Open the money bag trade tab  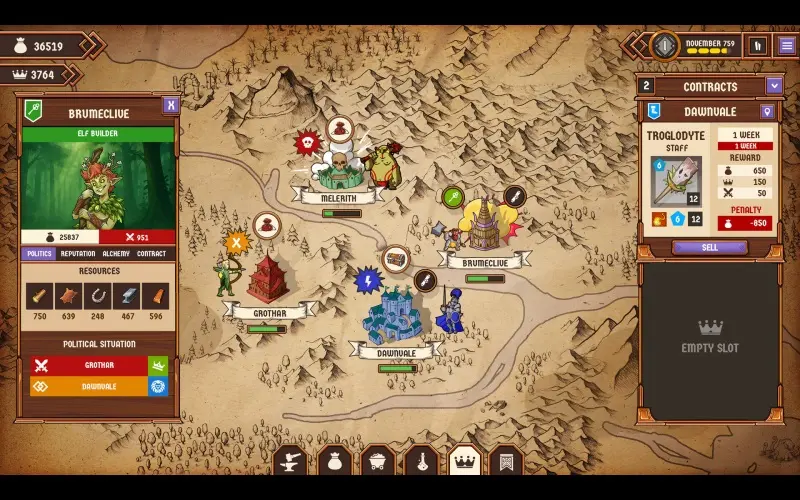click(334, 462)
